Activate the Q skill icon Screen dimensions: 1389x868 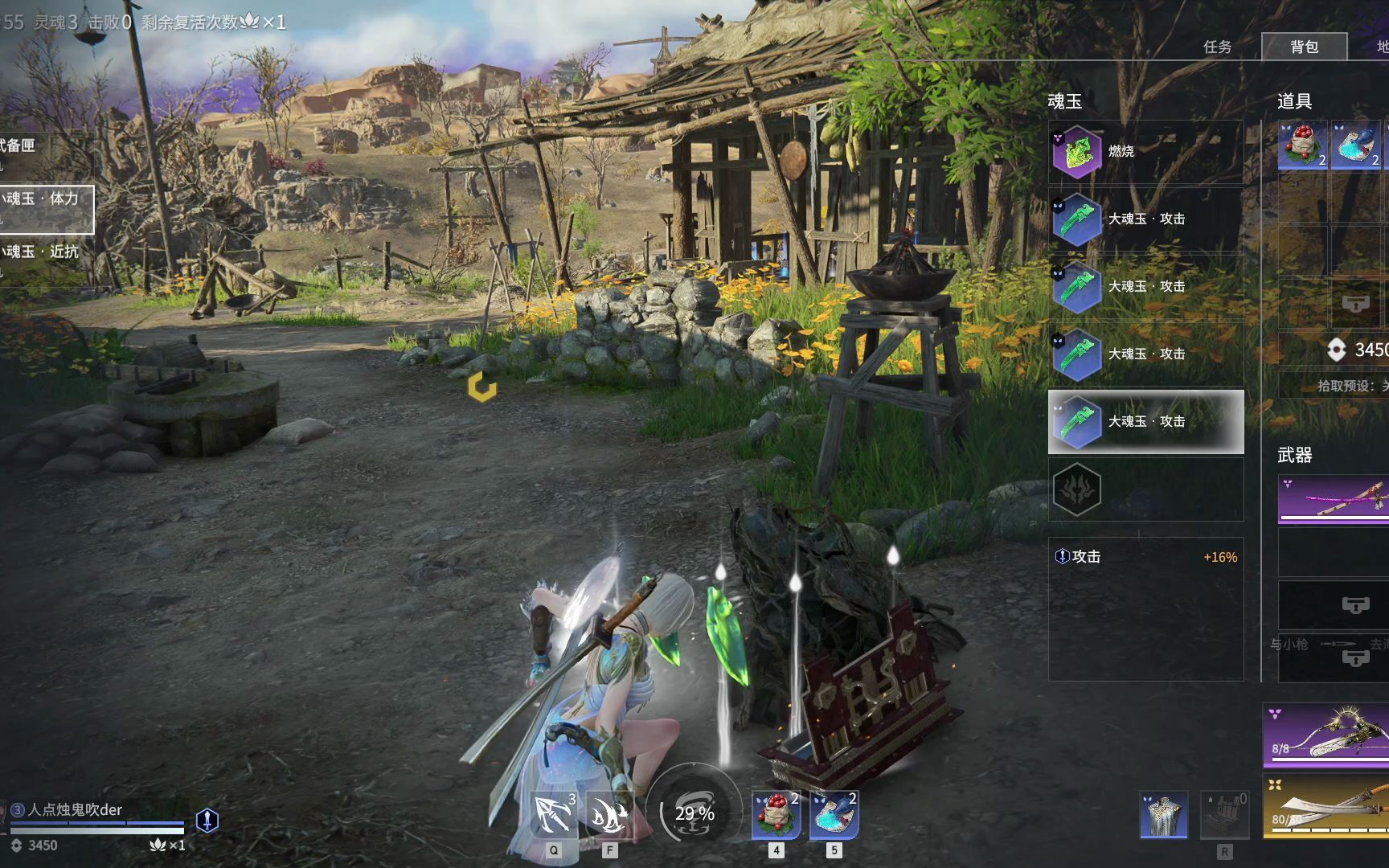[x=554, y=815]
